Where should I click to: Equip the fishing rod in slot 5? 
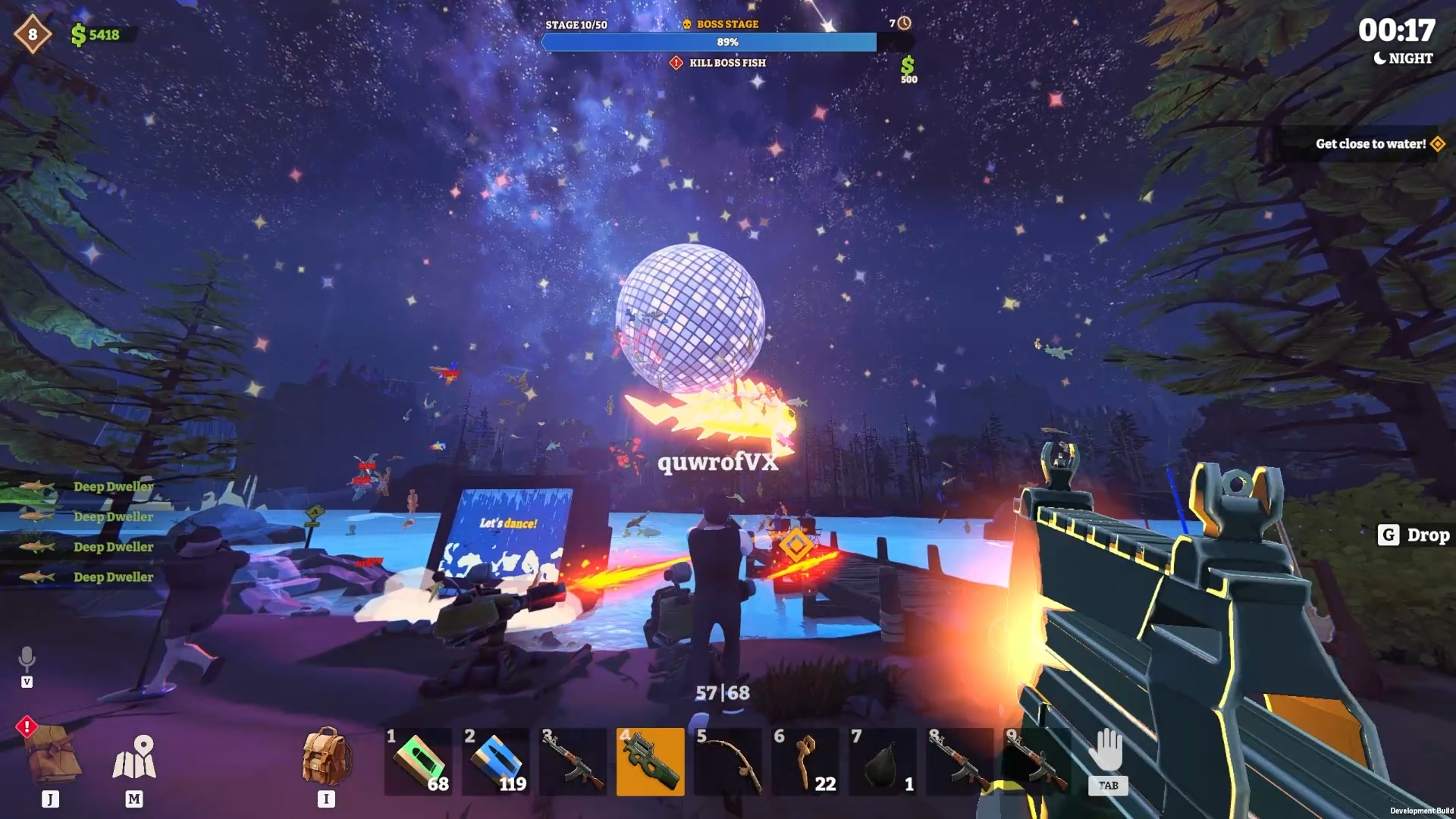728,761
